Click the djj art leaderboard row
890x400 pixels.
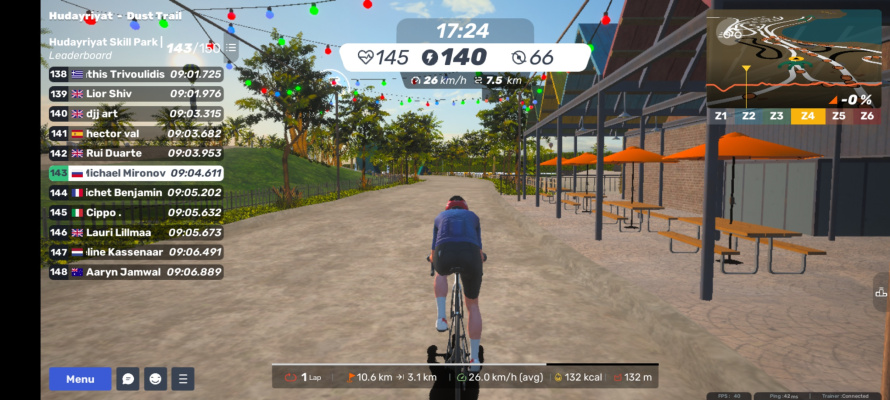(x=135, y=113)
